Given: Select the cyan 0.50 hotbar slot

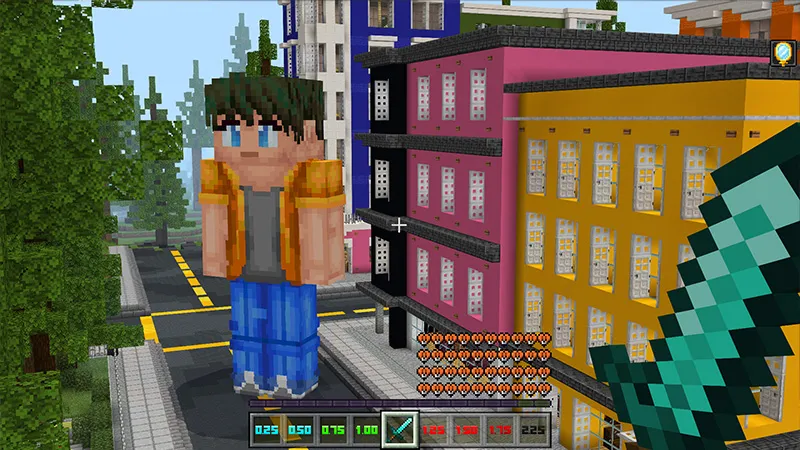Looking at the screenshot, I should (299, 430).
